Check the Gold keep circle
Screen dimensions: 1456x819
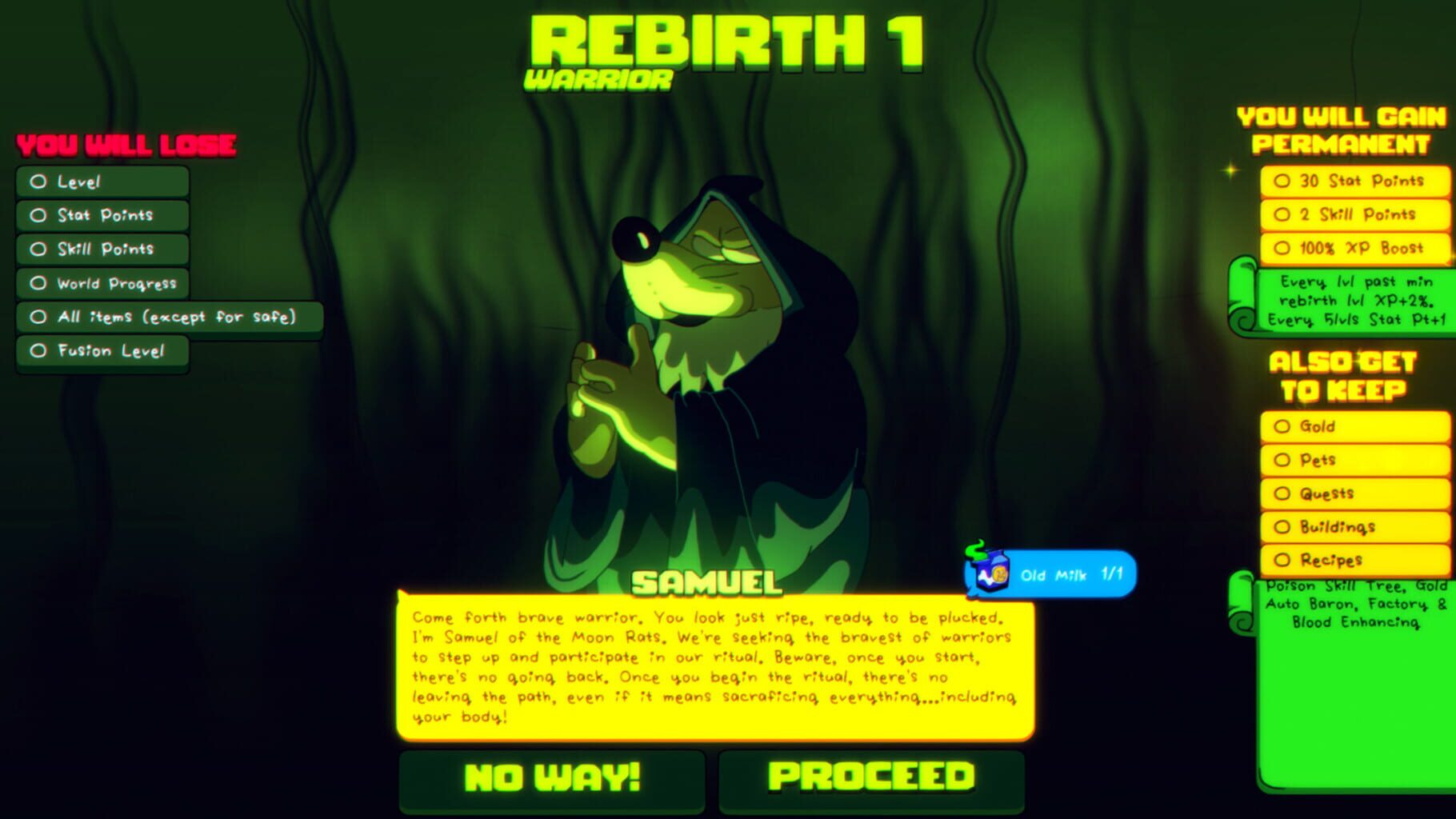(1282, 426)
